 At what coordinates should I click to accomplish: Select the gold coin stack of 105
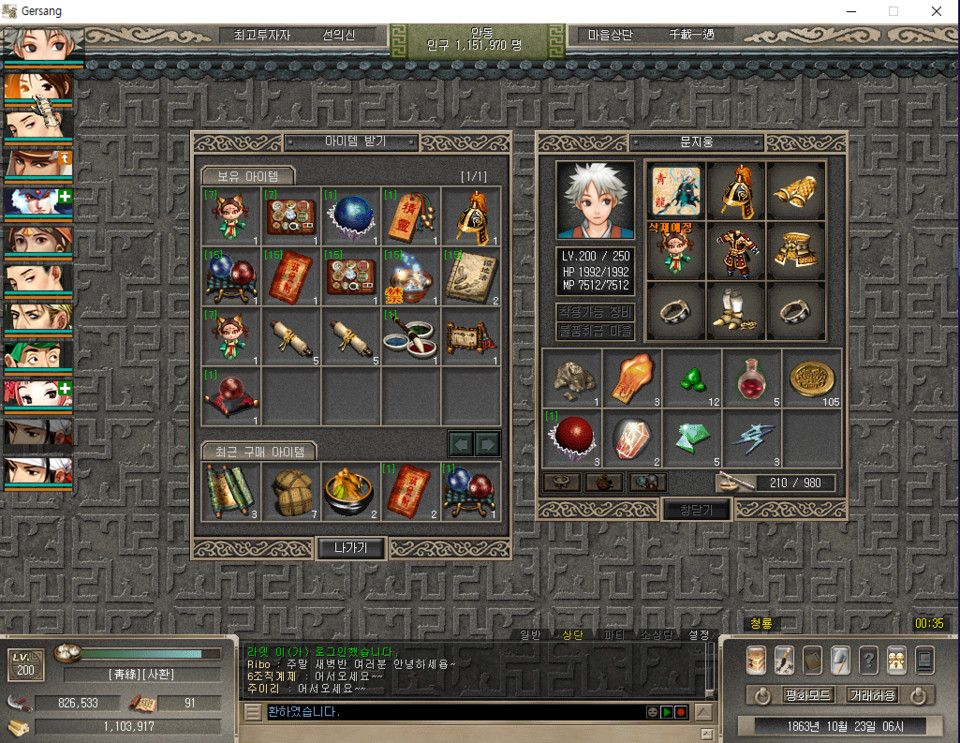click(811, 378)
